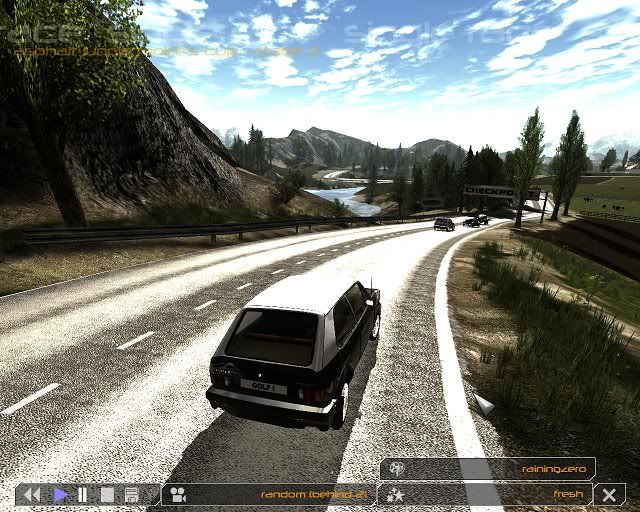Close the replay with the X button

coord(609,494)
